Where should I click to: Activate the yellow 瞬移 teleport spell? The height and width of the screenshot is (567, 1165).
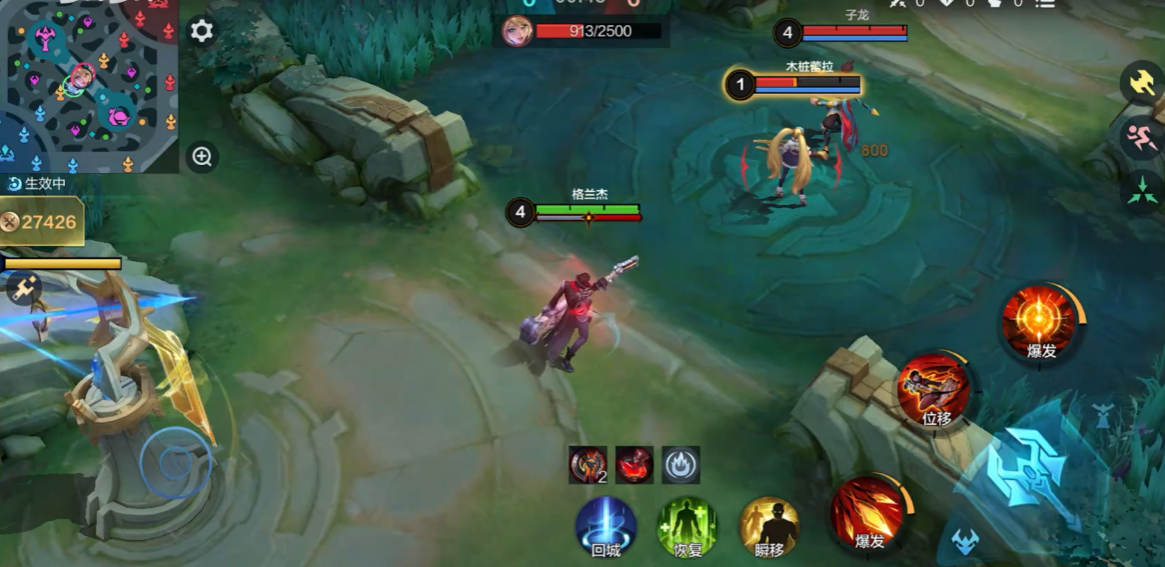pos(769,525)
